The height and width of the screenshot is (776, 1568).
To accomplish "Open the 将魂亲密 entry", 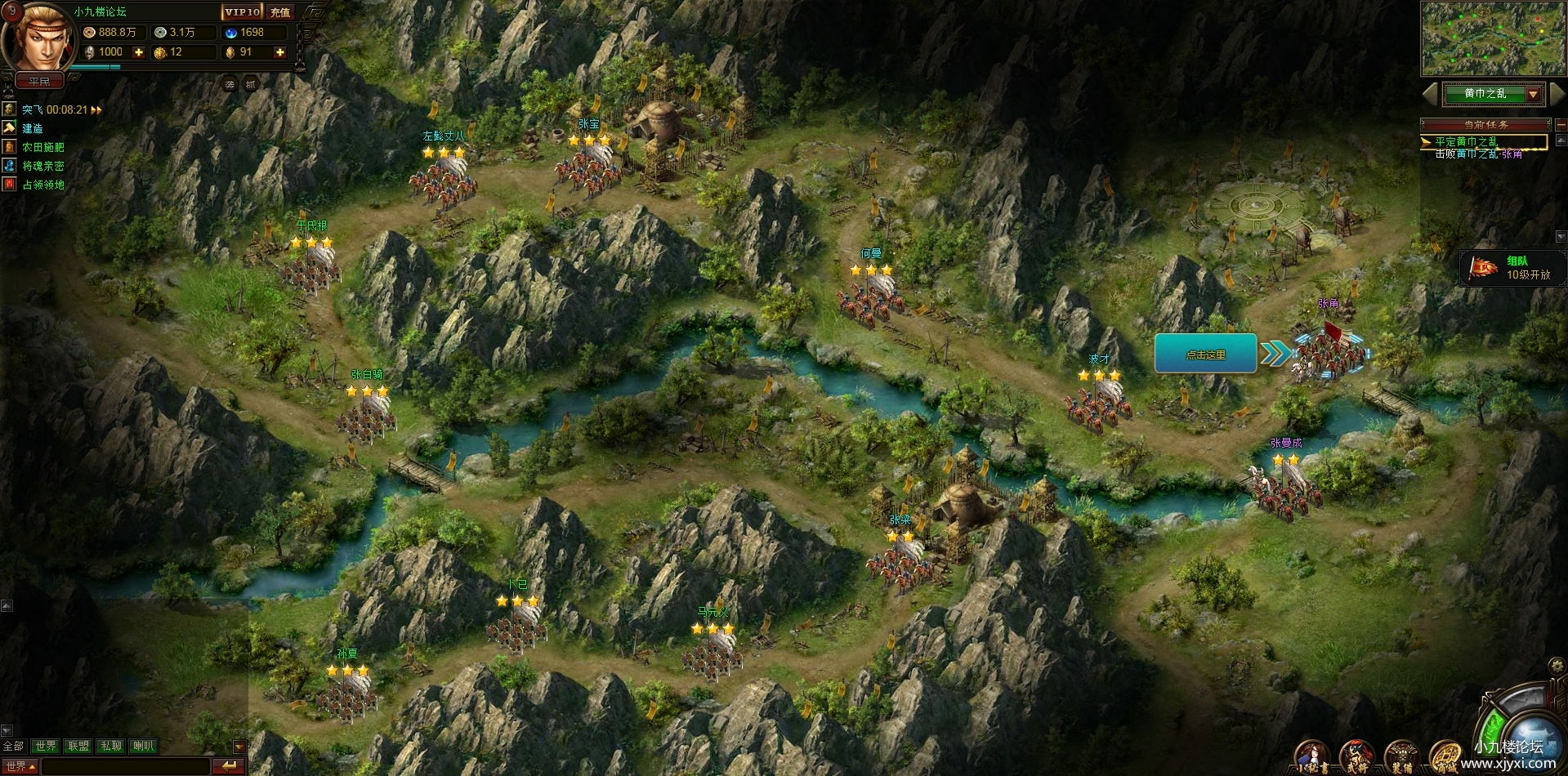I will tap(42, 166).
